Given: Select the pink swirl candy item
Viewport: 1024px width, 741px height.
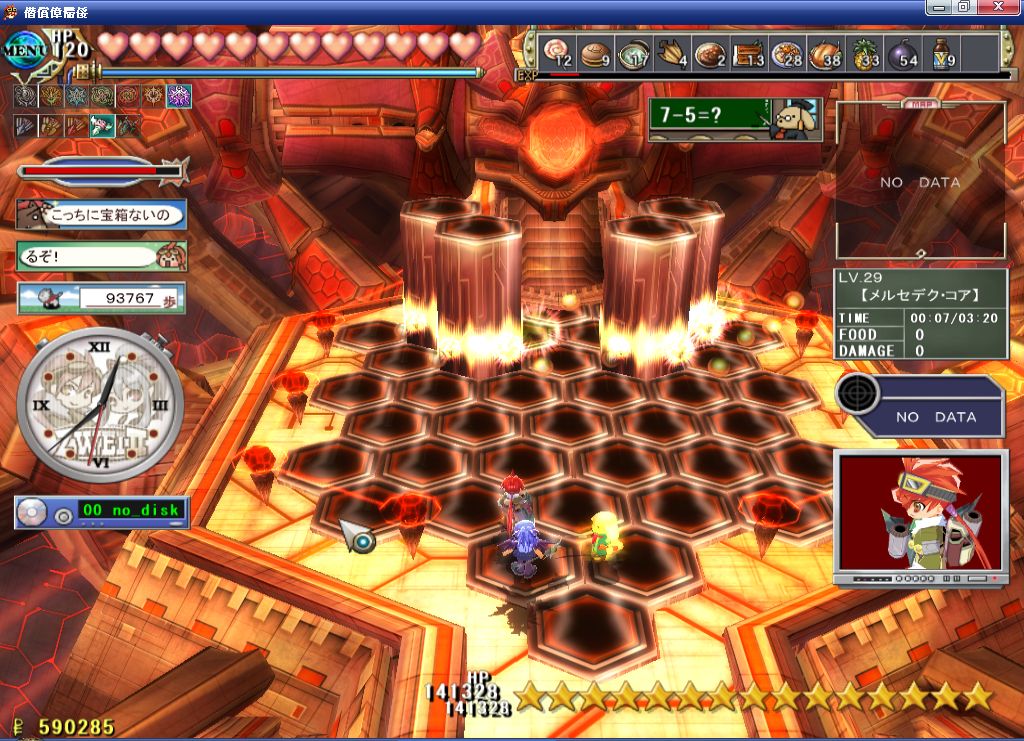Looking at the screenshot, I should coord(557,53).
